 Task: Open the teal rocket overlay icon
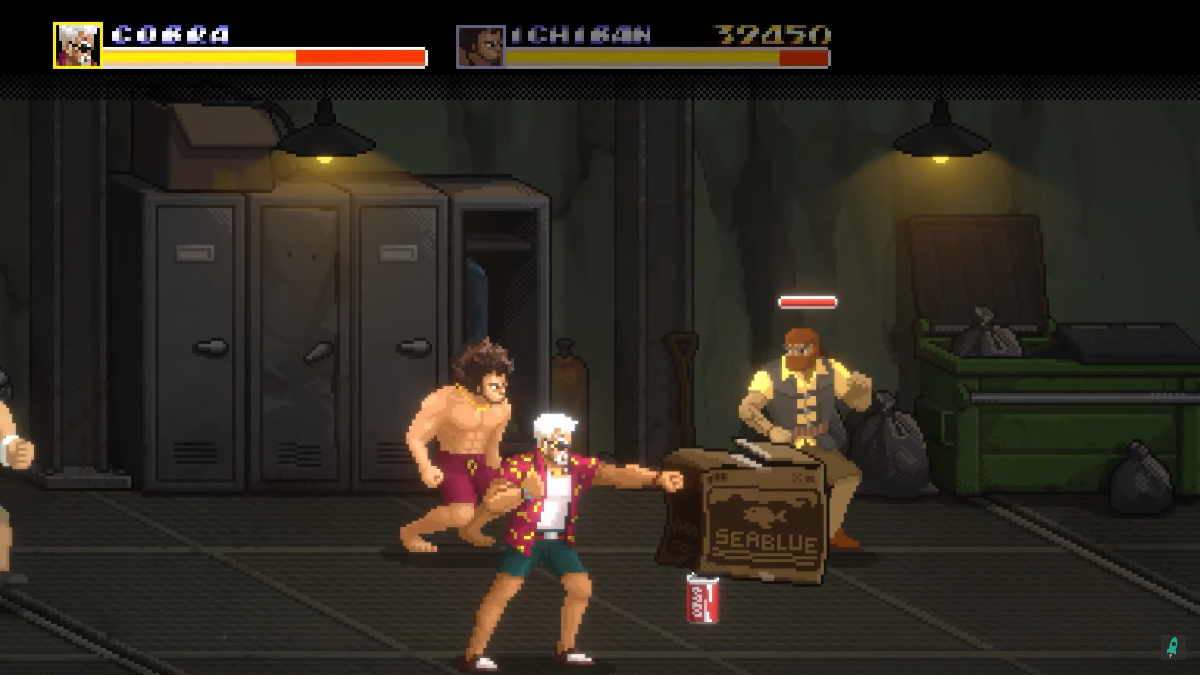(x=1172, y=646)
